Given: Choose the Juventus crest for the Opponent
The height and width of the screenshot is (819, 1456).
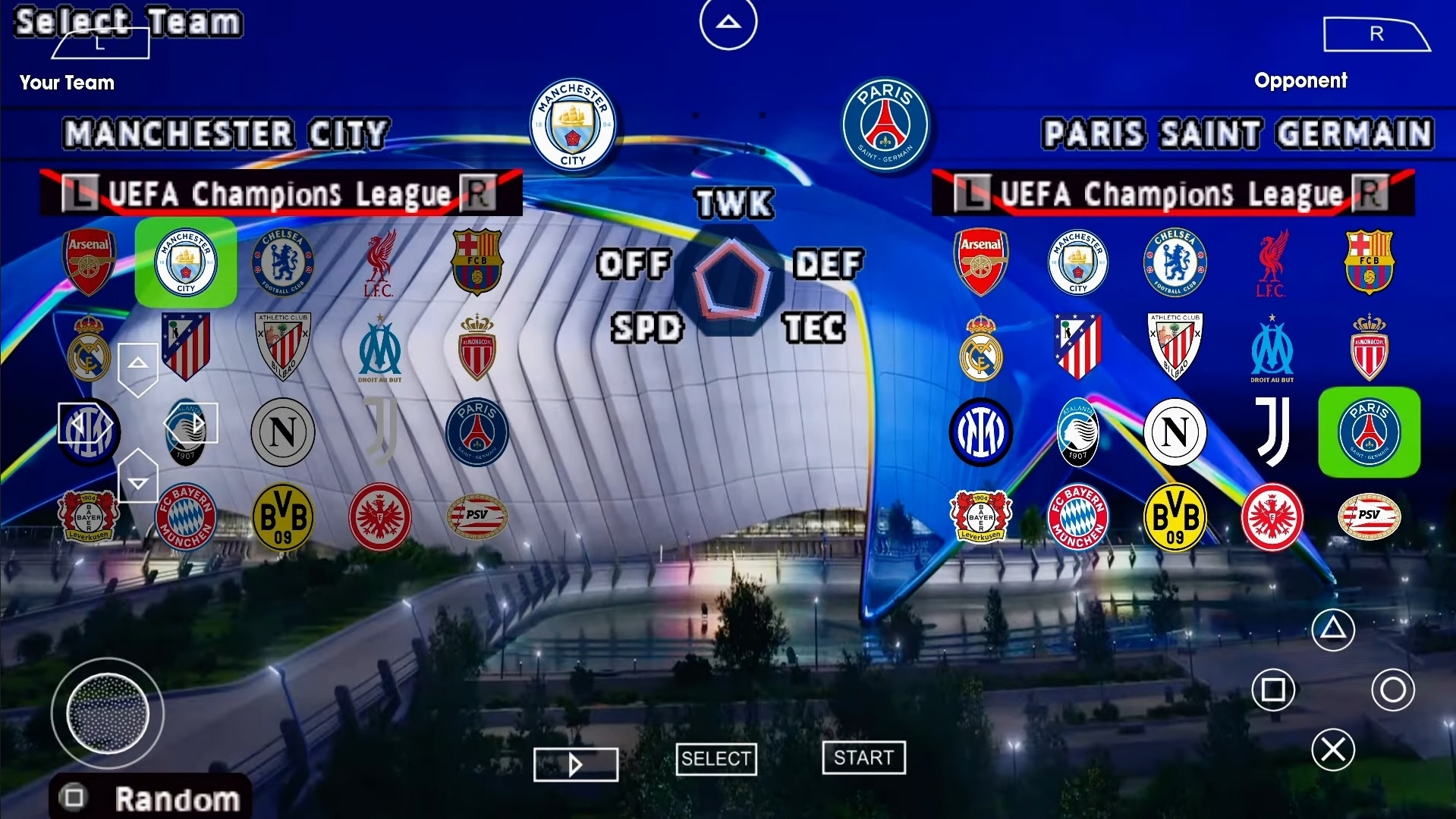Looking at the screenshot, I should [1272, 432].
